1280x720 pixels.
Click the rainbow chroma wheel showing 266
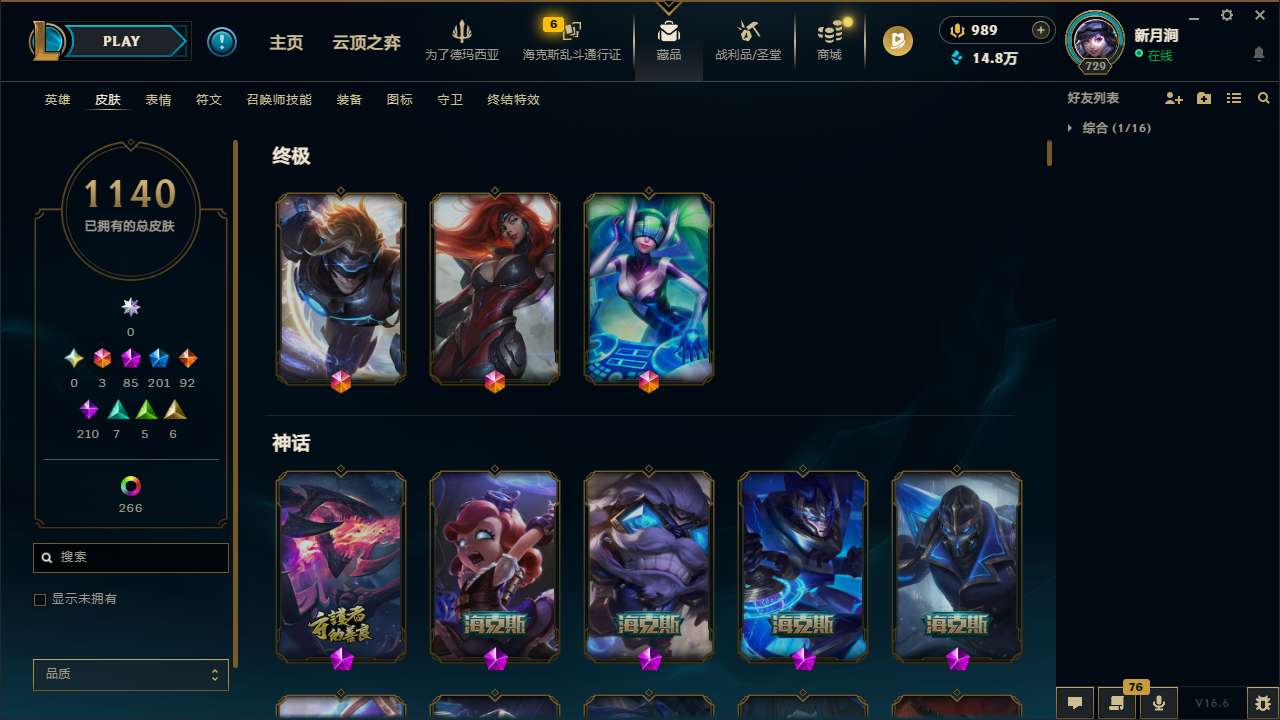pos(130,486)
